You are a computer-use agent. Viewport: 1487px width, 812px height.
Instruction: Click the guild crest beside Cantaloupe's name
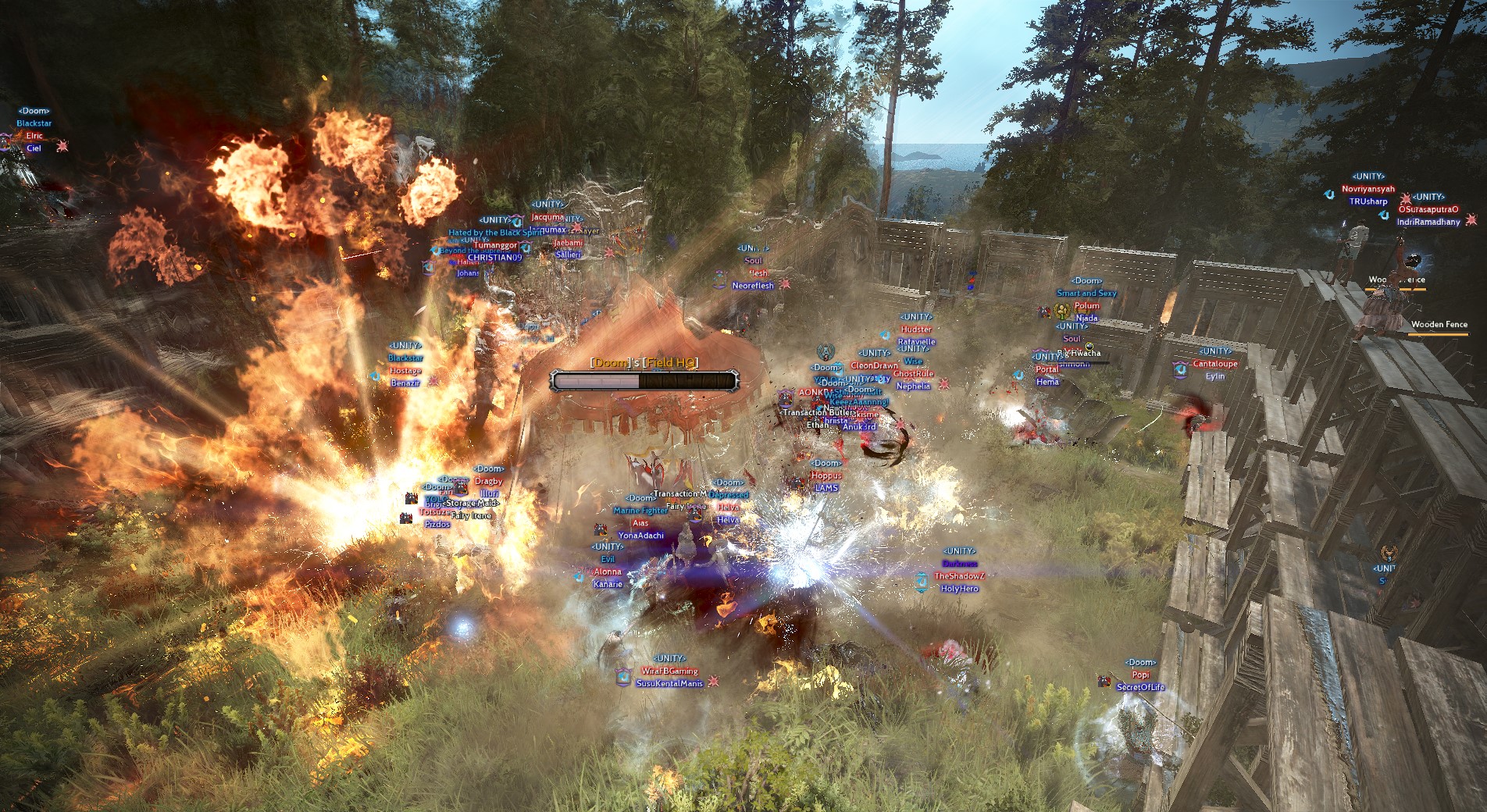pos(1179,369)
